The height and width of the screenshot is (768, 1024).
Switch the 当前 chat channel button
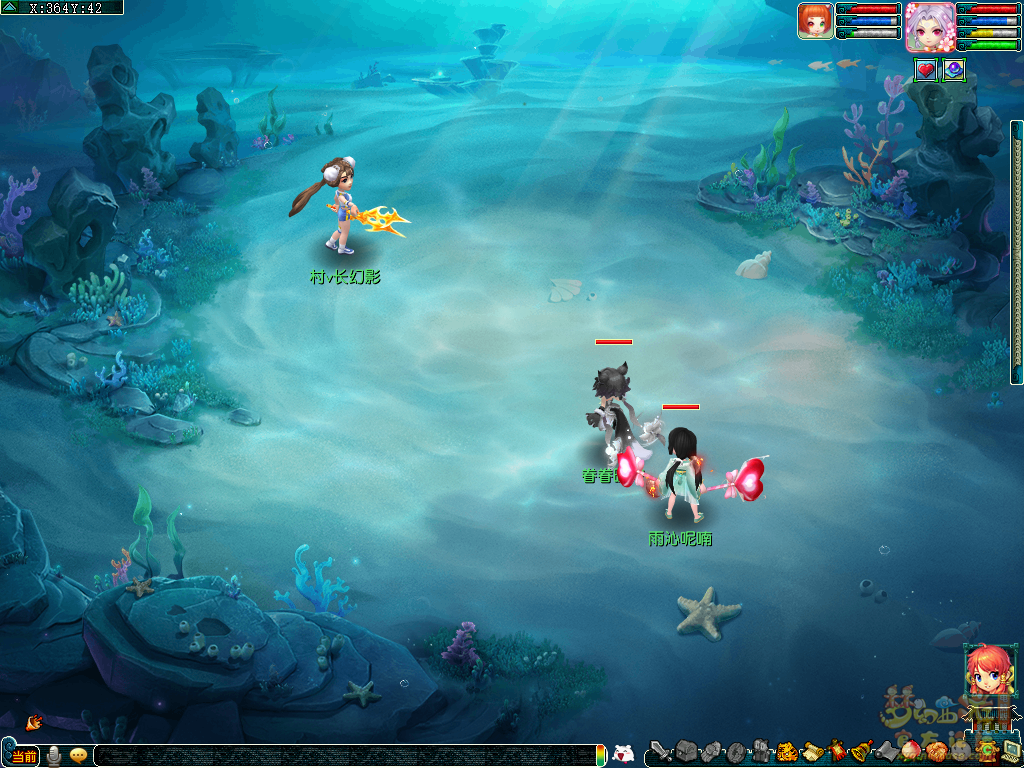[24, 756]
